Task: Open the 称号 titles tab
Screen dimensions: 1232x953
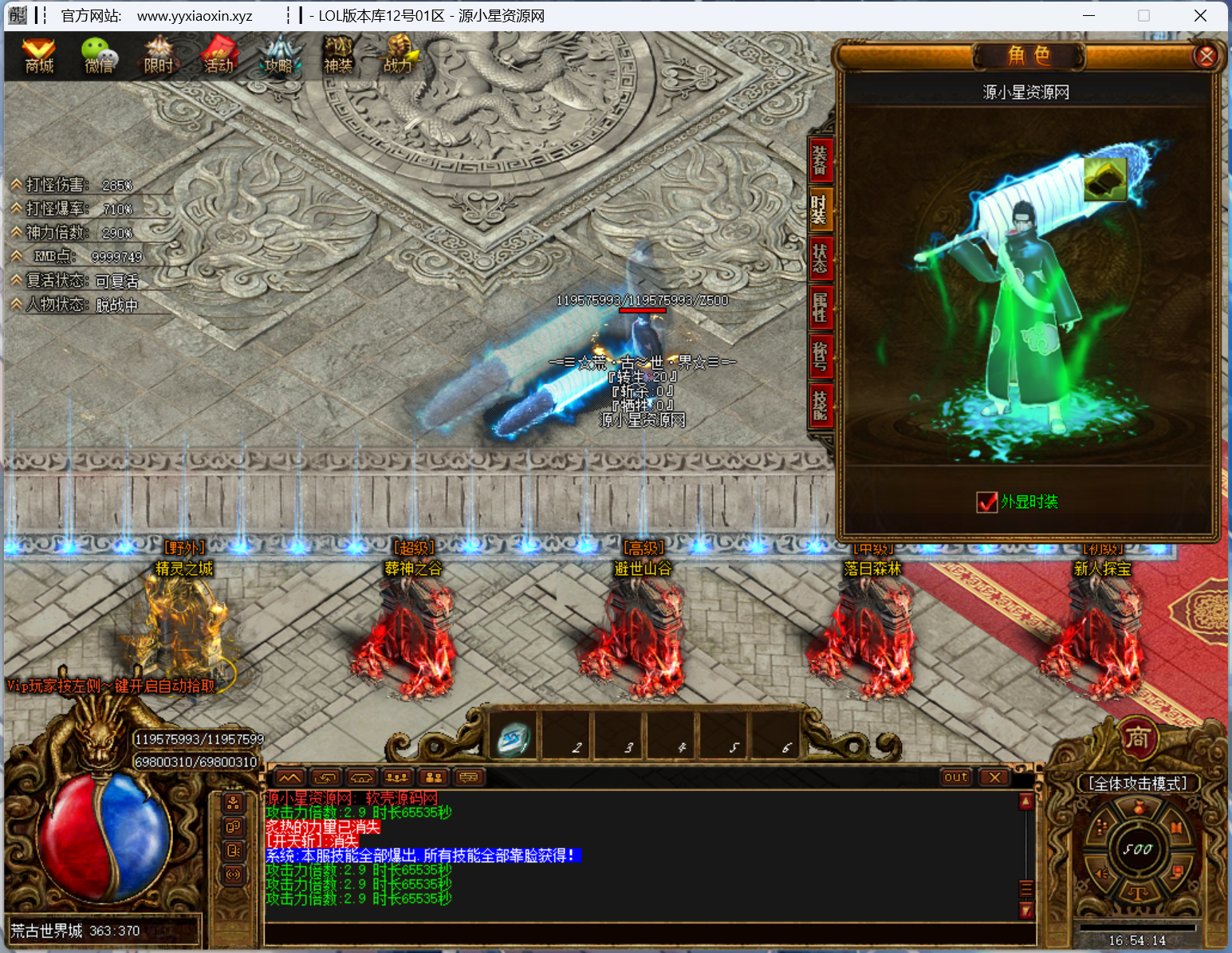Action: pos(820,356)
